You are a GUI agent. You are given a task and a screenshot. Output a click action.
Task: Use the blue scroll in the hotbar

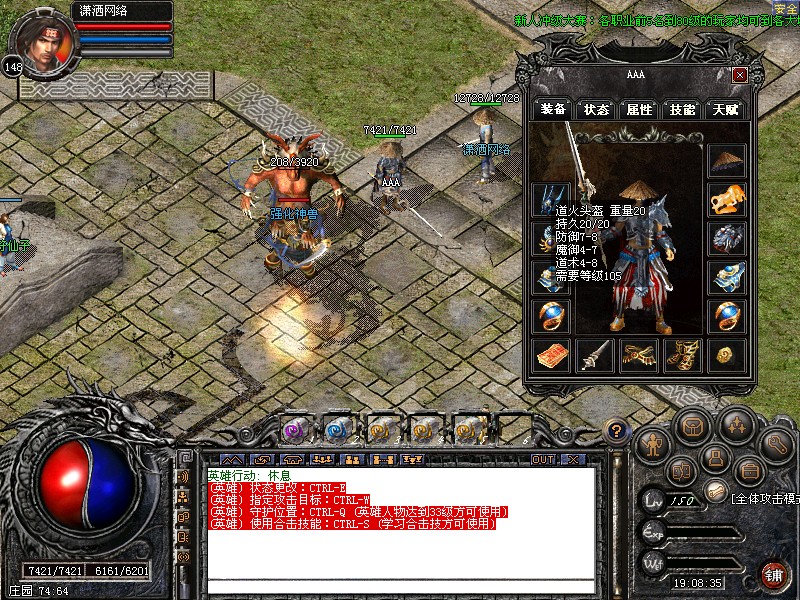336,430
